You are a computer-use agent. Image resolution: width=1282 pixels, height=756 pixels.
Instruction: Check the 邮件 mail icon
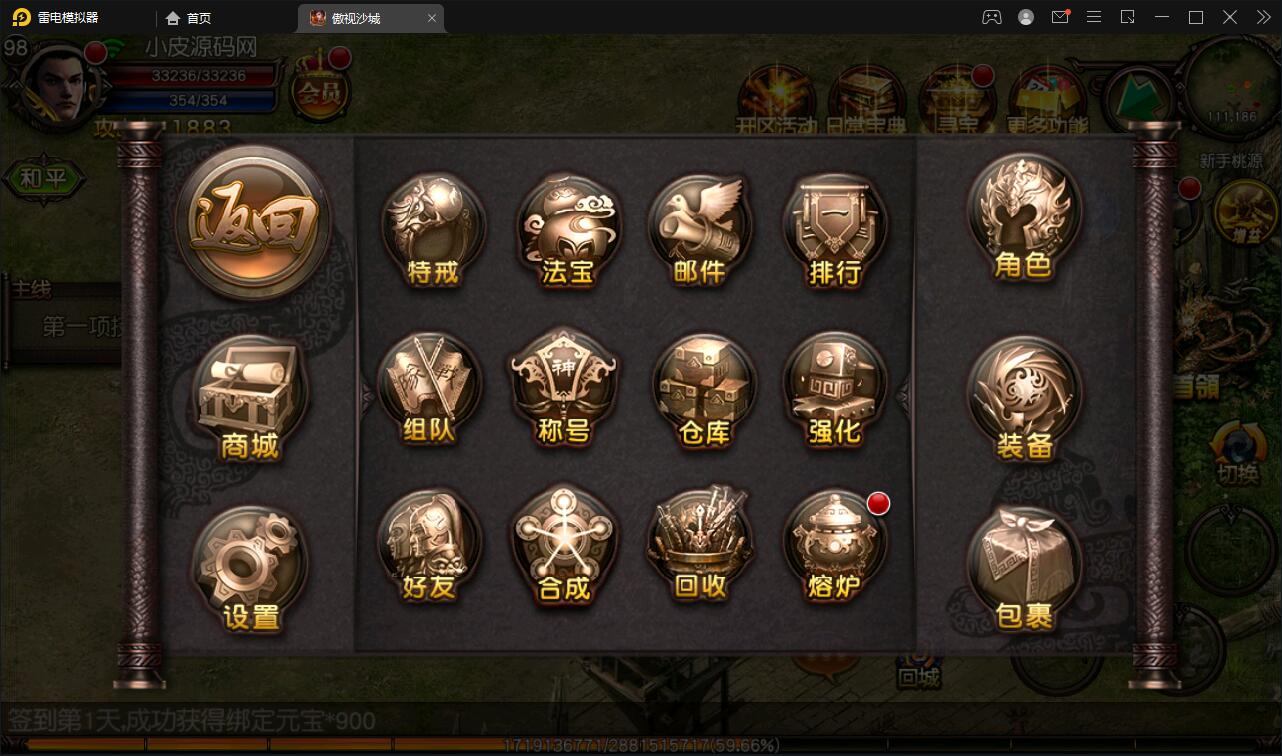tap(699, 231)
